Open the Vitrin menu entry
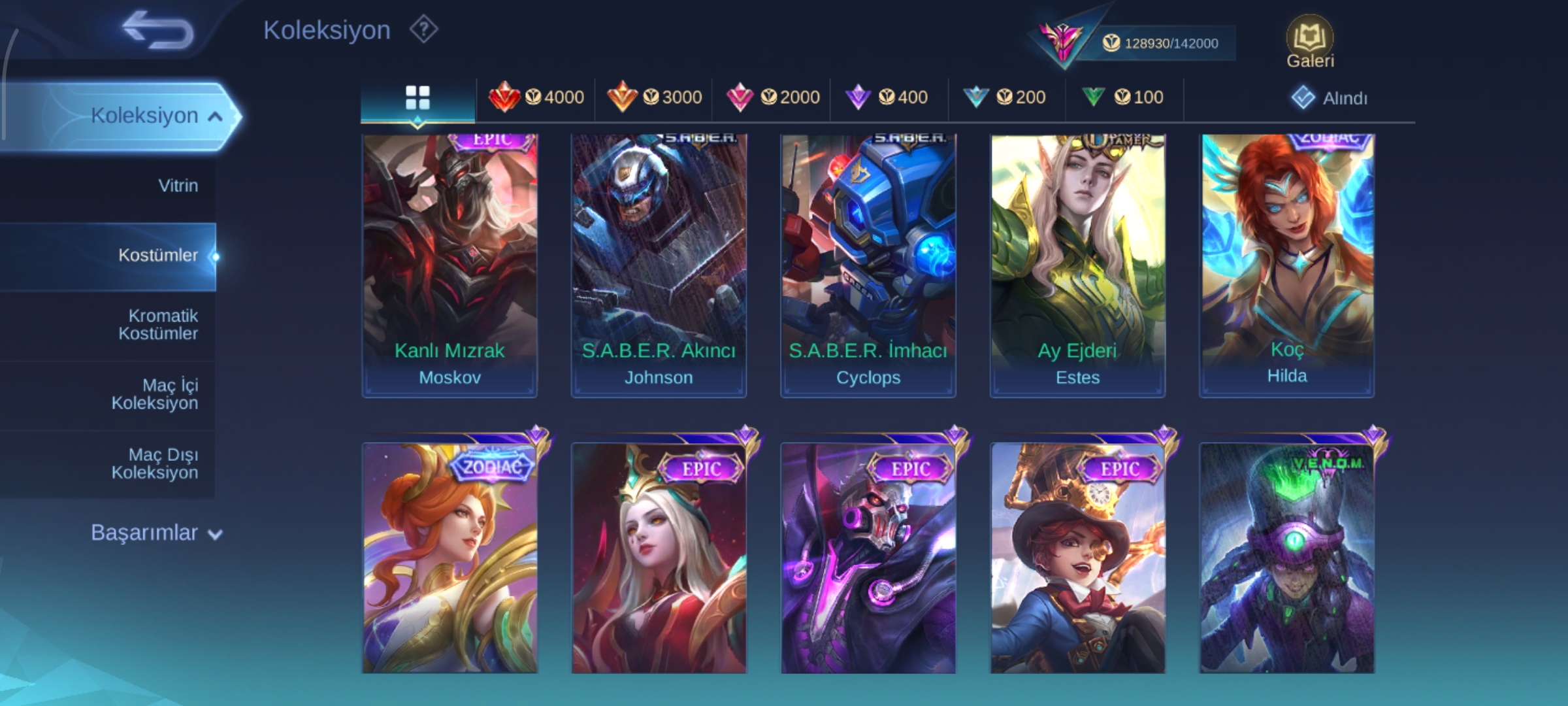The height and width of the screenshot is (706, 1568). tap(178, 186)
